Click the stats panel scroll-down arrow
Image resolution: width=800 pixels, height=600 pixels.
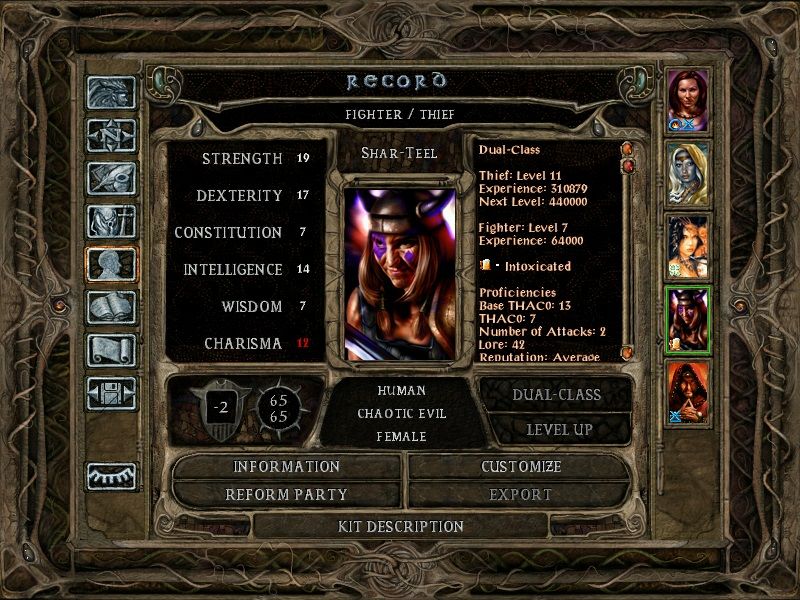pos(627,353)
